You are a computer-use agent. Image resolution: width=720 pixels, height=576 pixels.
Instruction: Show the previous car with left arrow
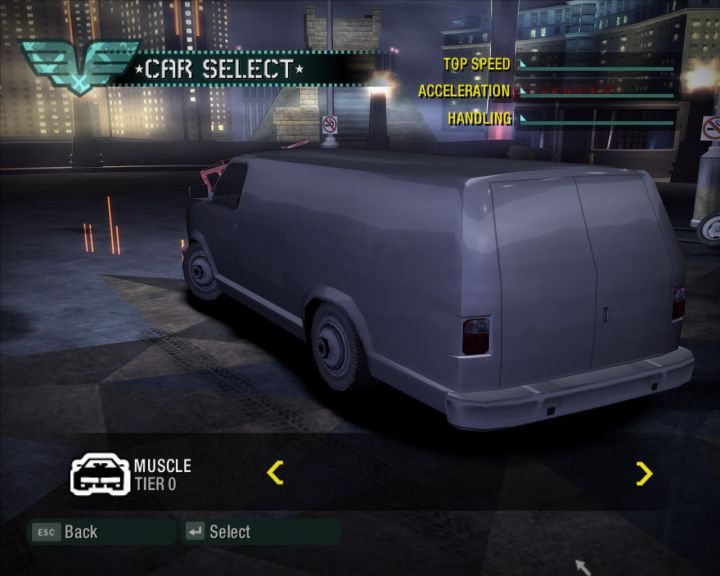click(x=276, y=472)
